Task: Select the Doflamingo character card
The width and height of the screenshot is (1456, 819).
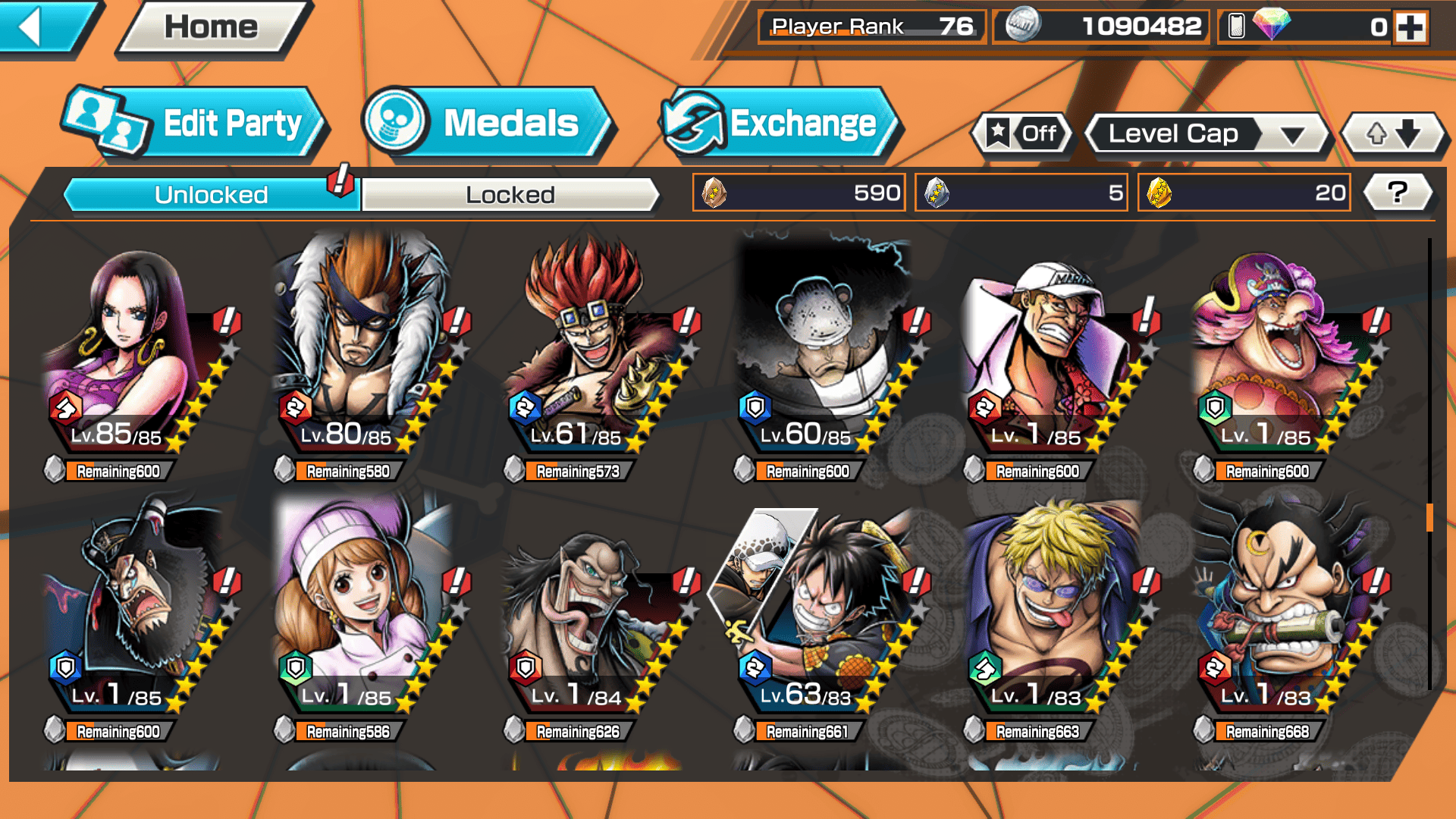Action: click(1056, 614)
